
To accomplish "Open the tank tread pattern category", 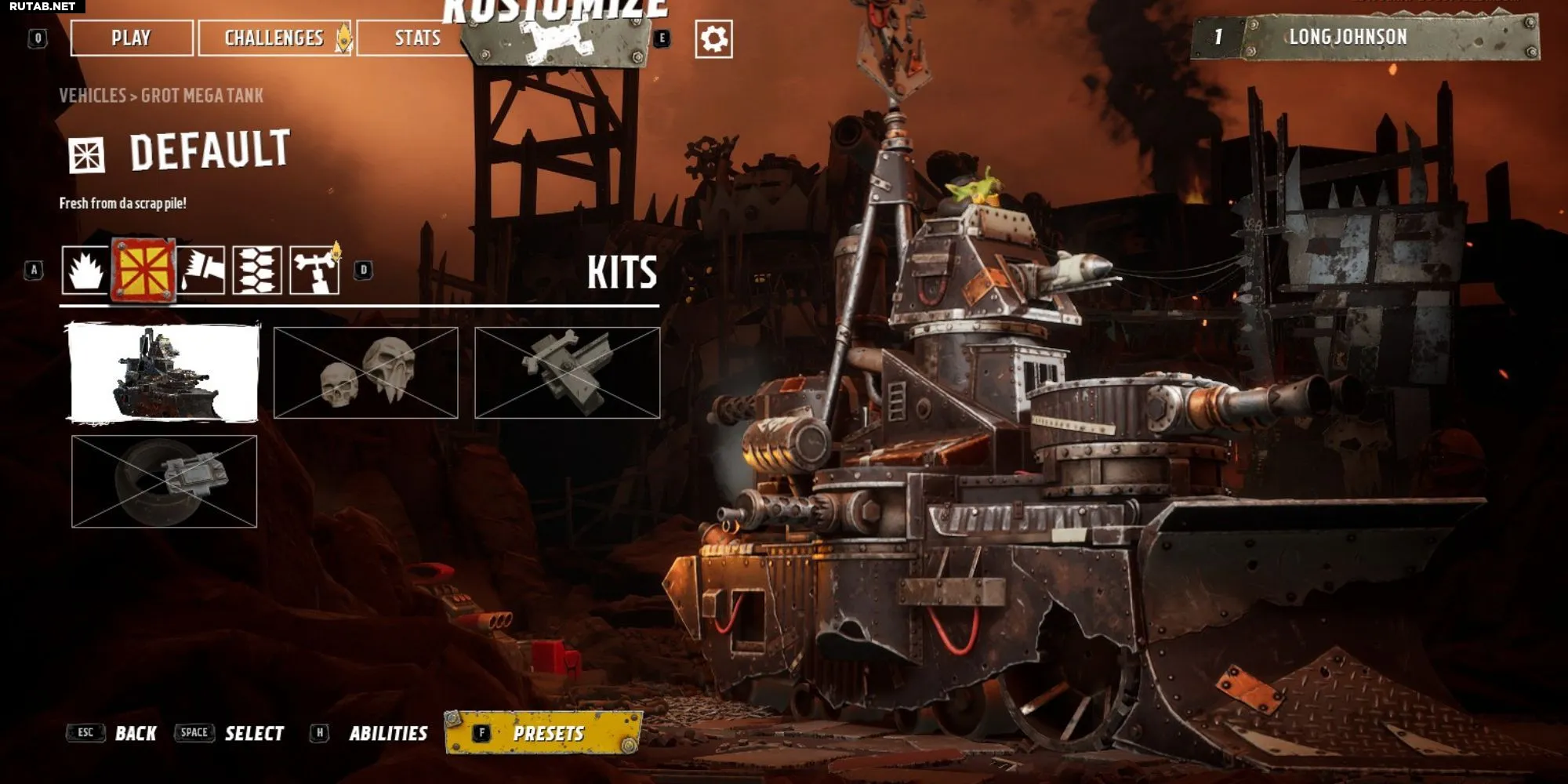I will [x=257, y=270].
